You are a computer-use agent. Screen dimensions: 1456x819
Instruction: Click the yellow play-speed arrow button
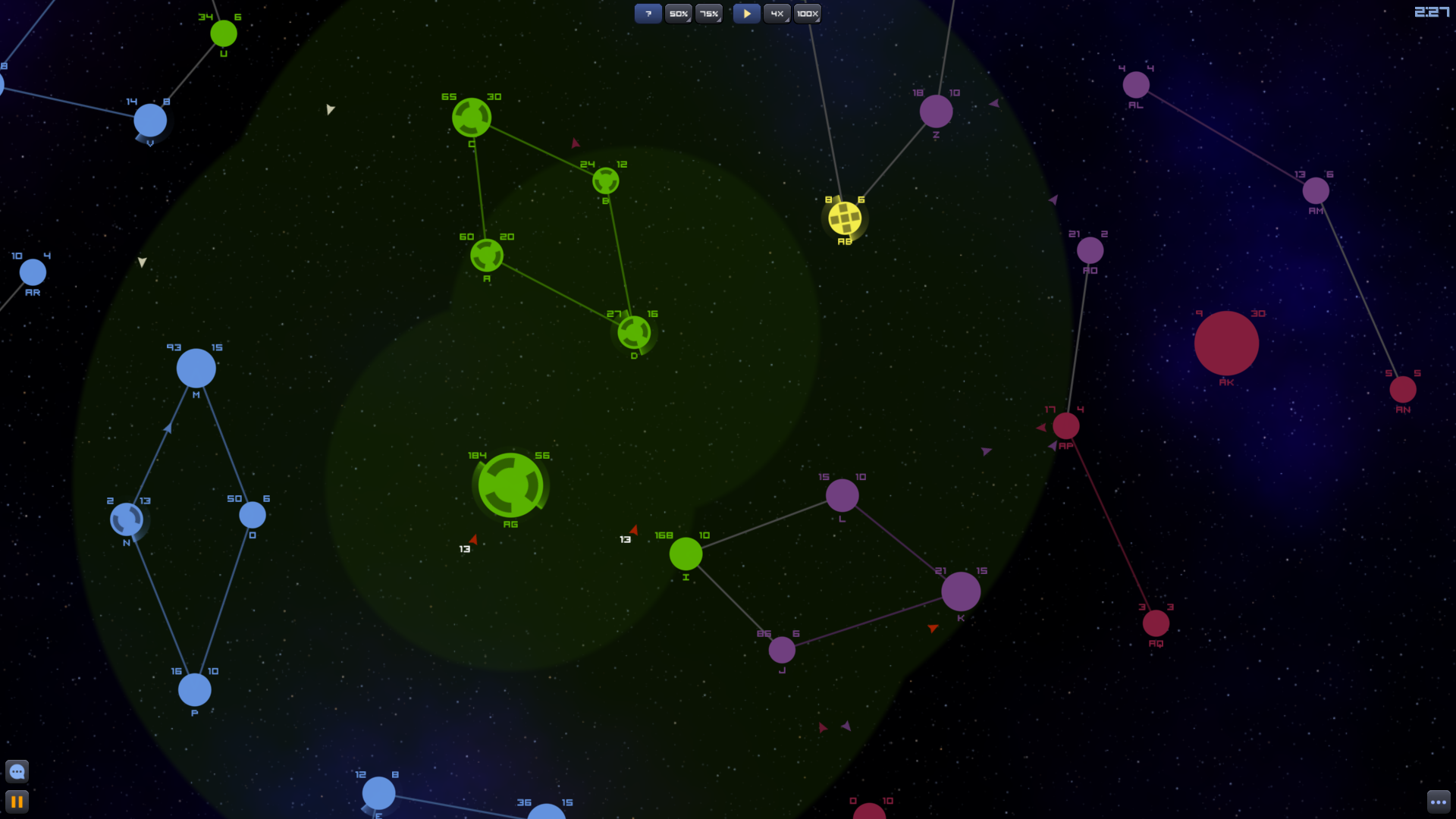tap(746, 13)
